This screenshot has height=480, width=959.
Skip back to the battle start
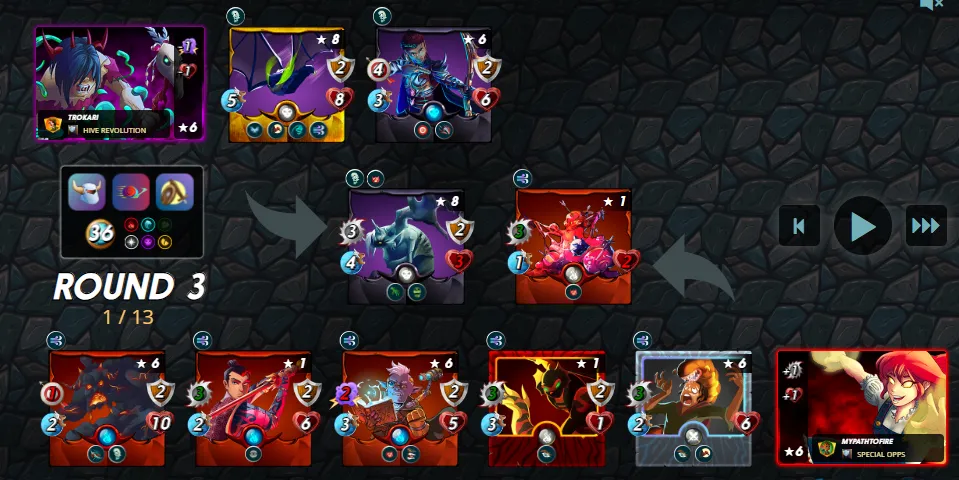point(799,226)
